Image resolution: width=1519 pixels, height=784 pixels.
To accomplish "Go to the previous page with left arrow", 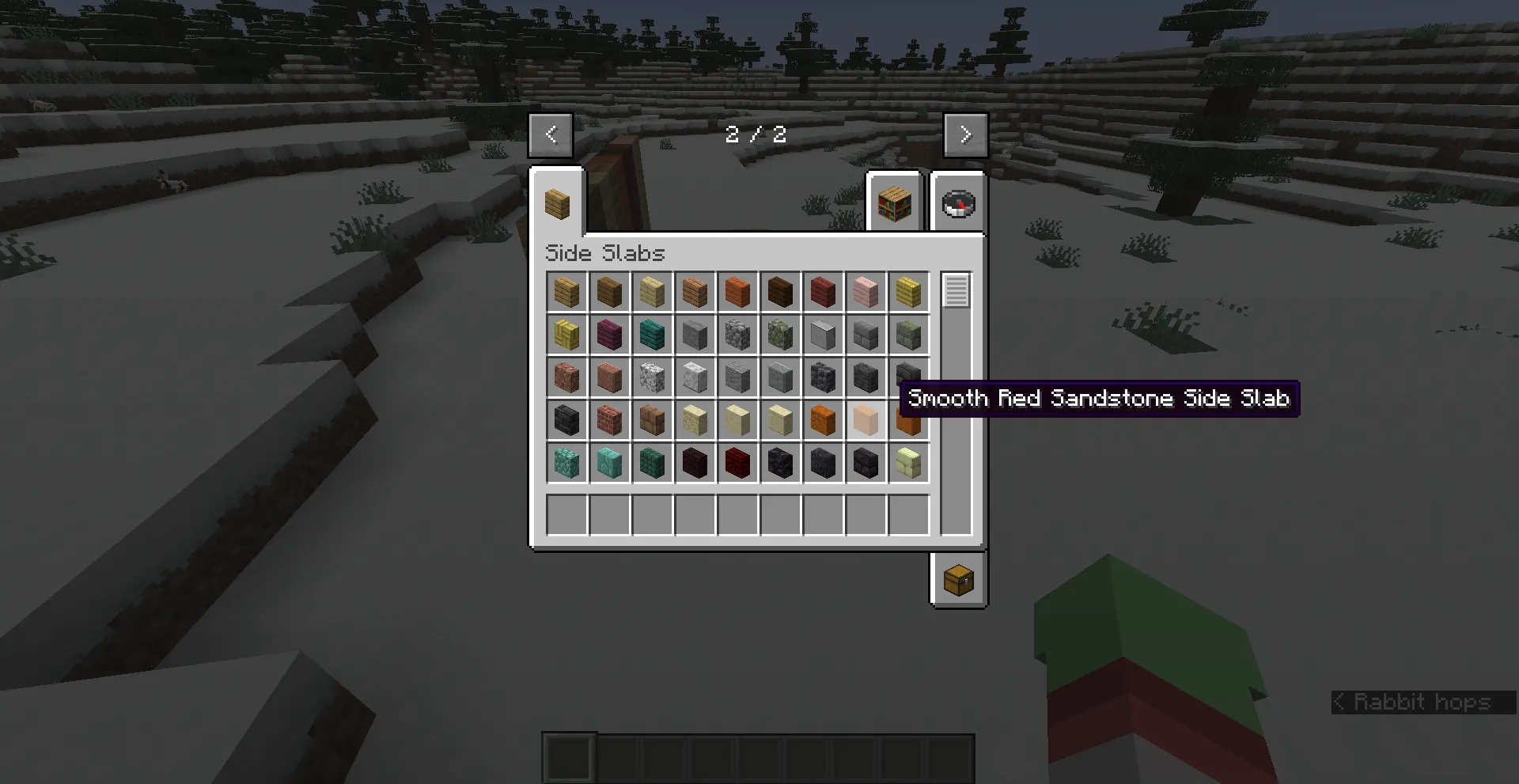I will [551, 134].
